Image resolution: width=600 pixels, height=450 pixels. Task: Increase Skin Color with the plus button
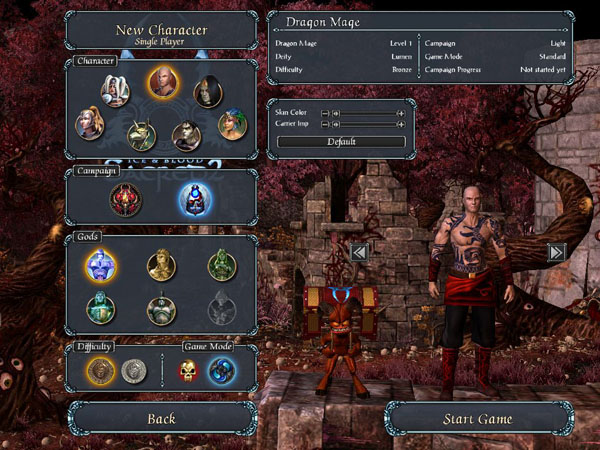[400, 114]
